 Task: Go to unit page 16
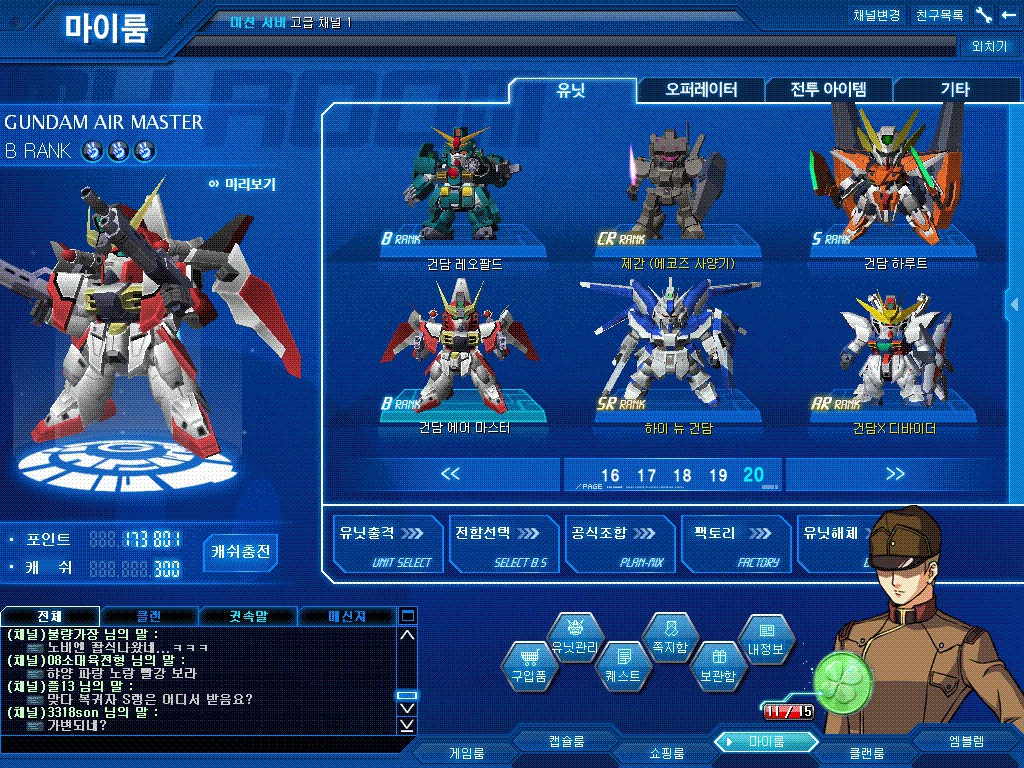tap(610, 476)
